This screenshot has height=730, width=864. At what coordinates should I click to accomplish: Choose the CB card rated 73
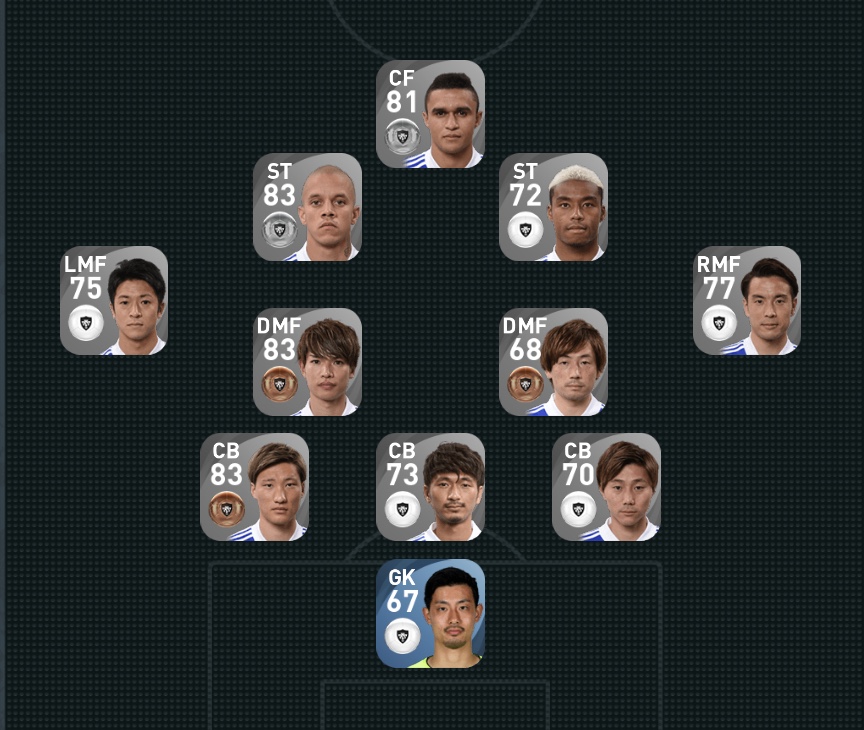(430, 487)
